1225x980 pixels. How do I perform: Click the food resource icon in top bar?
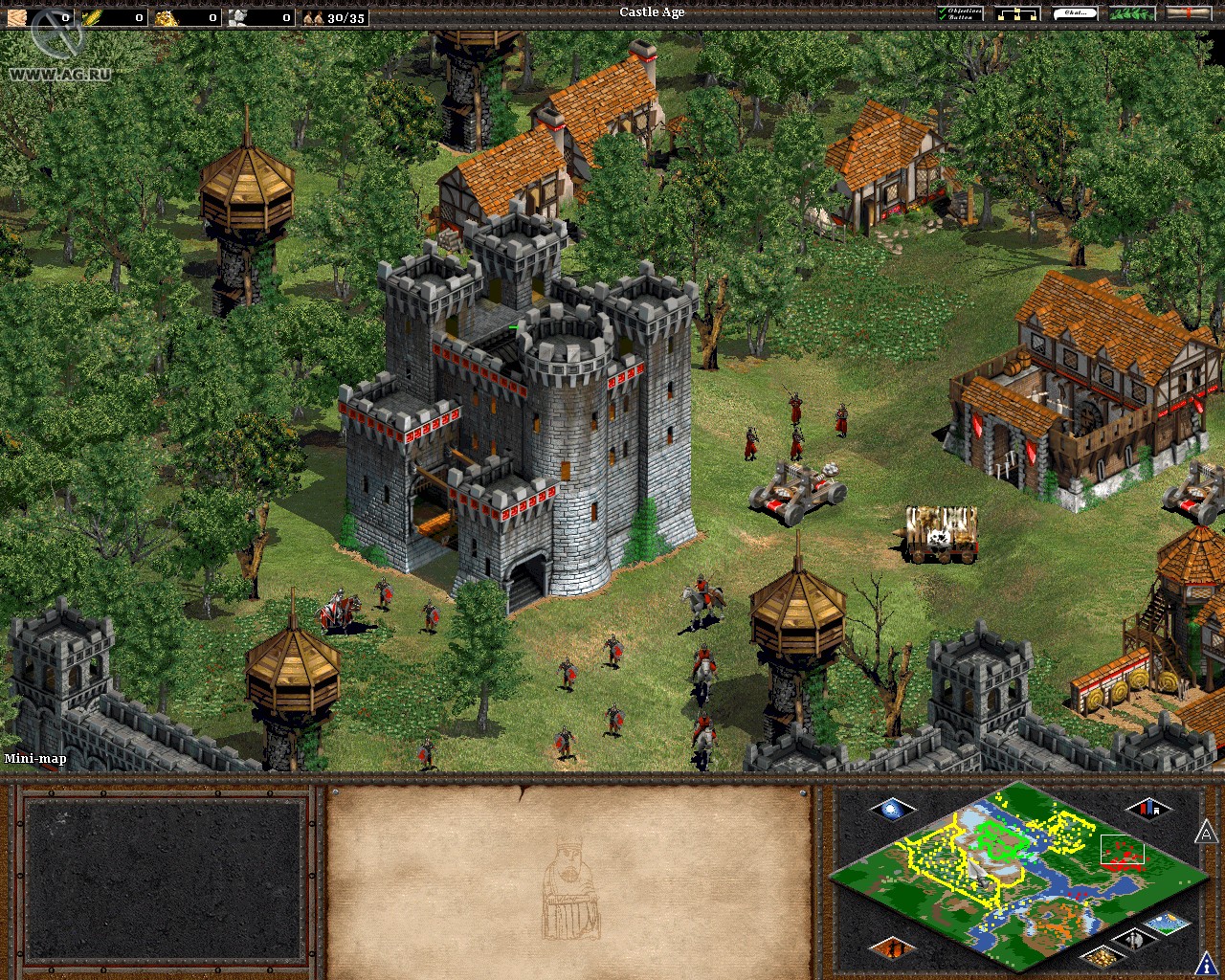pos(93,14)
